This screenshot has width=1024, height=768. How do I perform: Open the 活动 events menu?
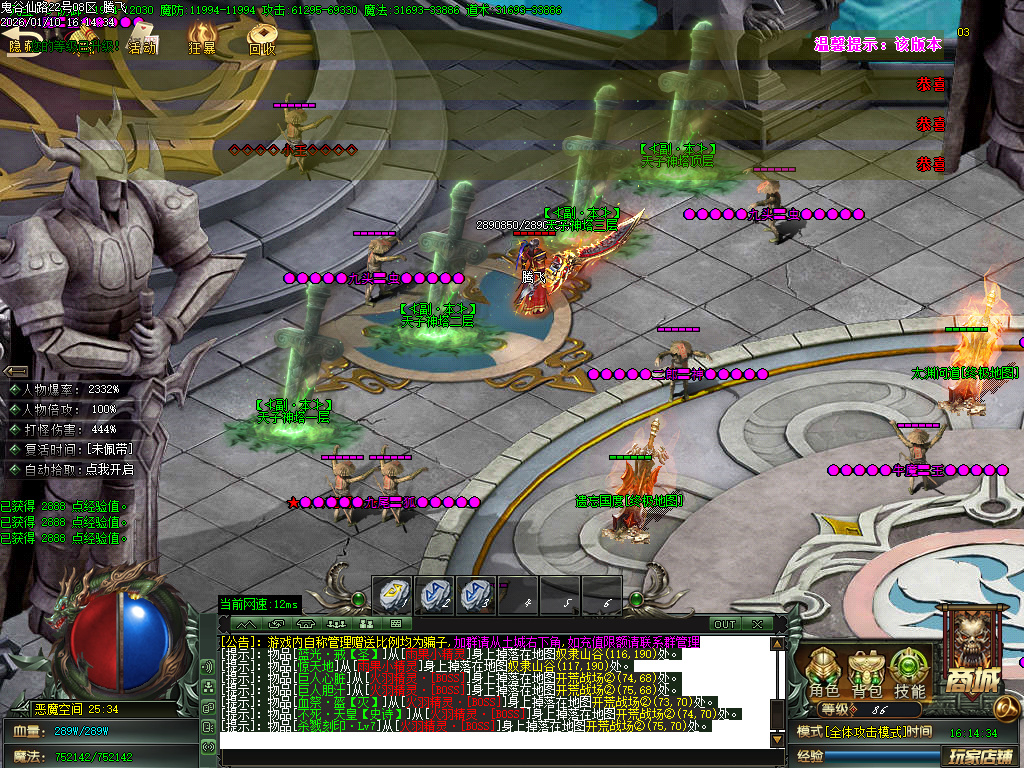(x=141, y=41)
